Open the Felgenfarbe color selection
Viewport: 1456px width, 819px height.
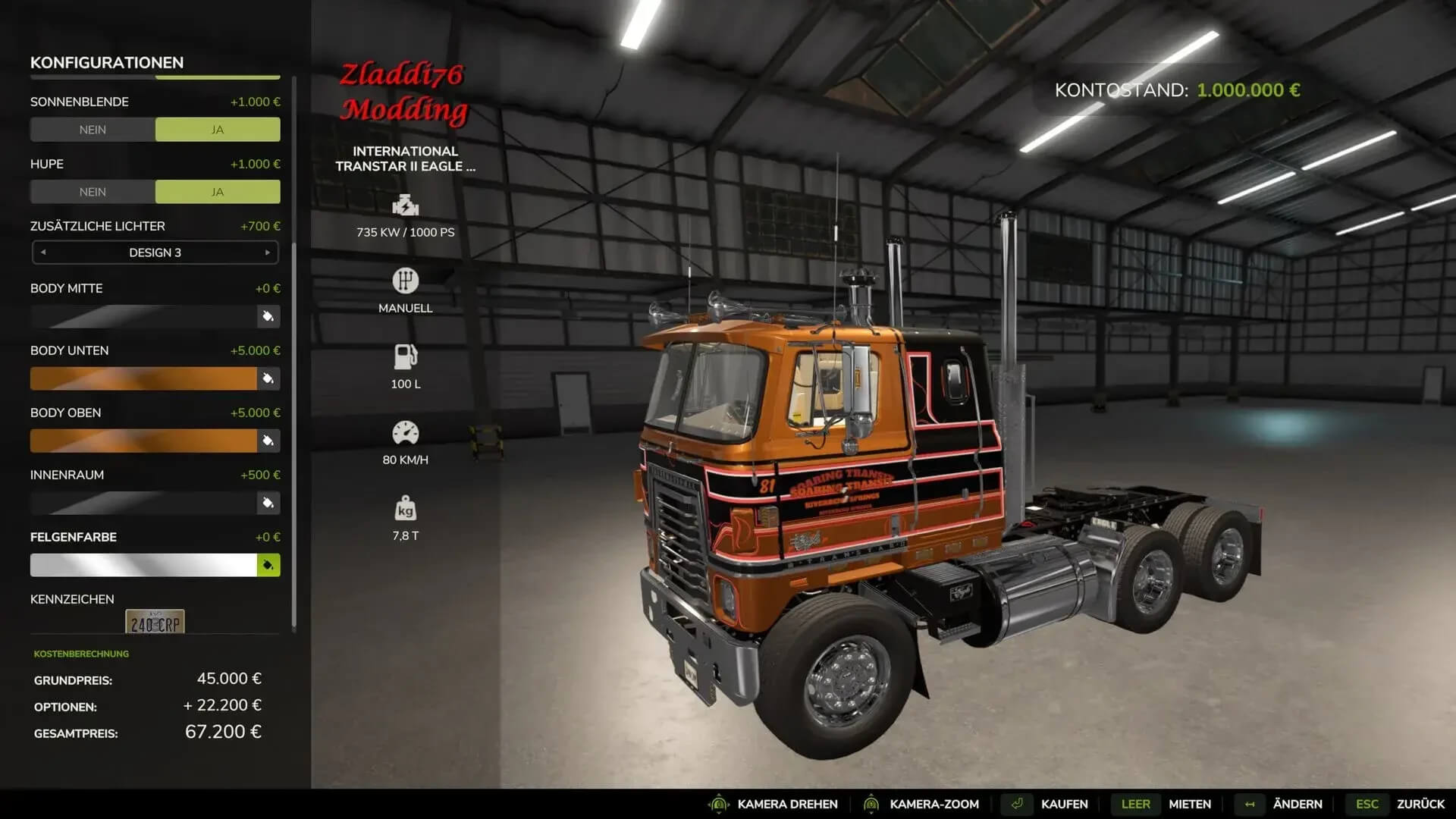click(268, 565)
